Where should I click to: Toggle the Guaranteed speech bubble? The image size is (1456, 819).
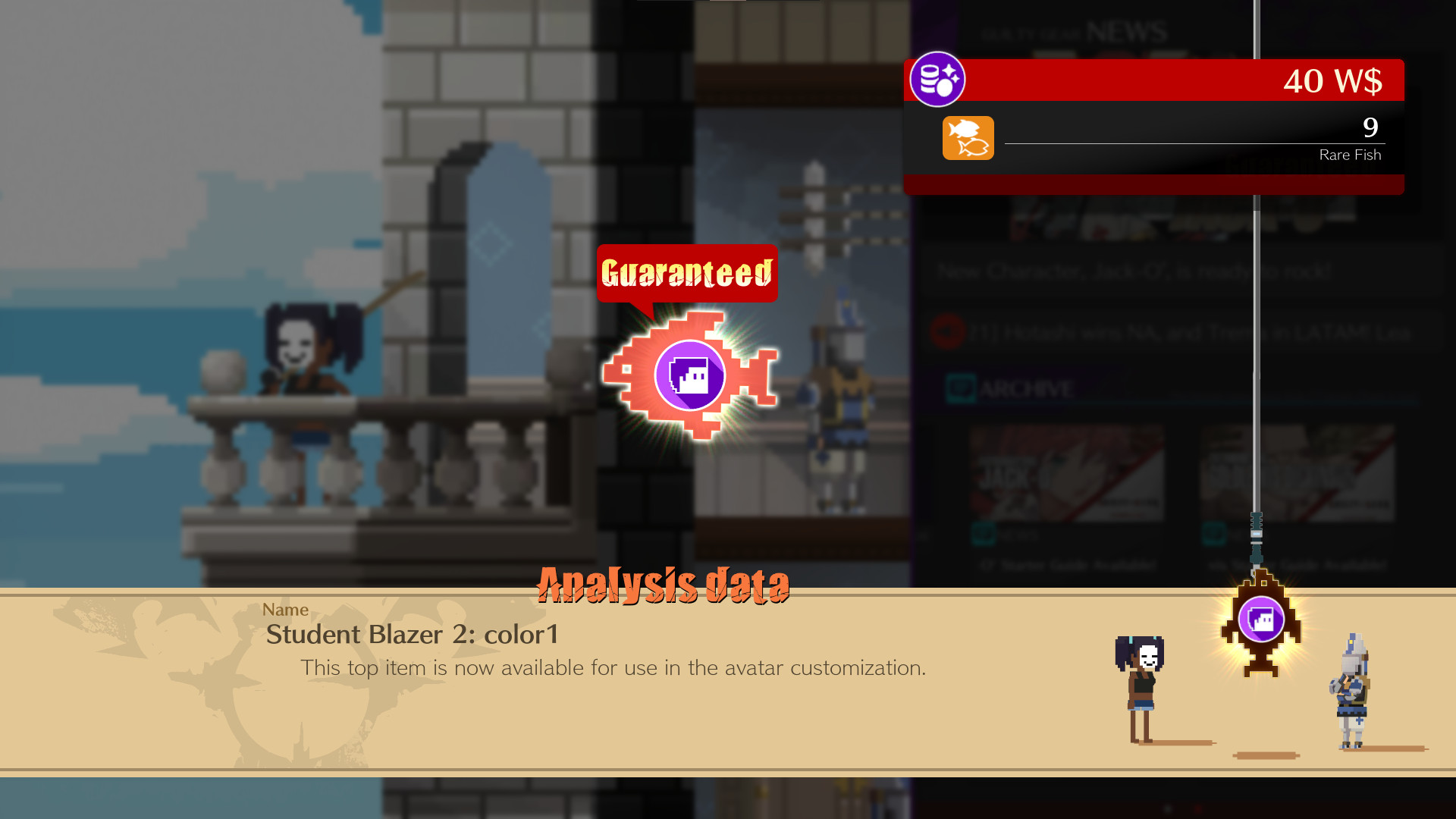click(x=686, y=273)
